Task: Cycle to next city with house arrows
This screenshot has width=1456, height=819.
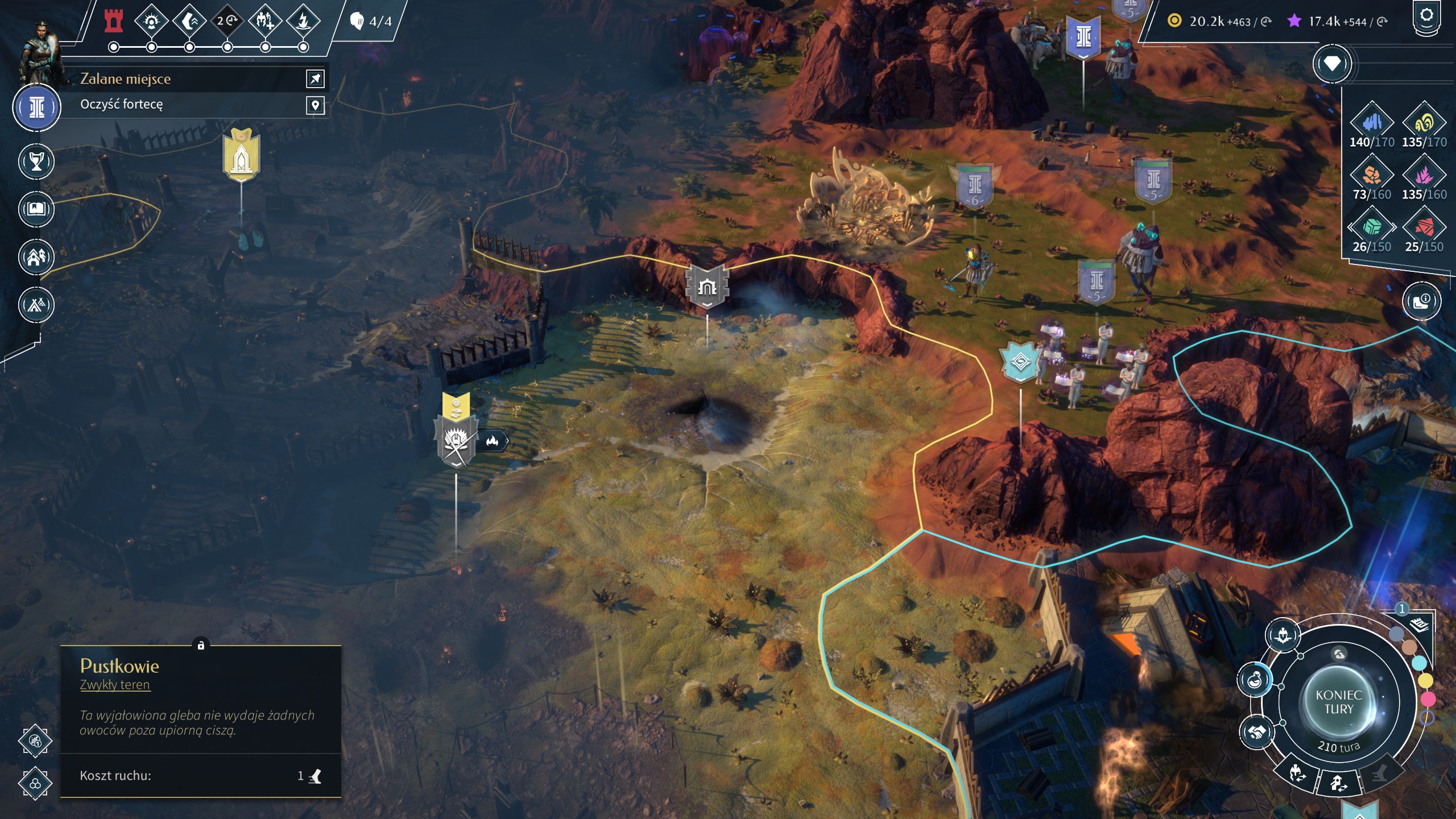Action: tap(1338, 784)
